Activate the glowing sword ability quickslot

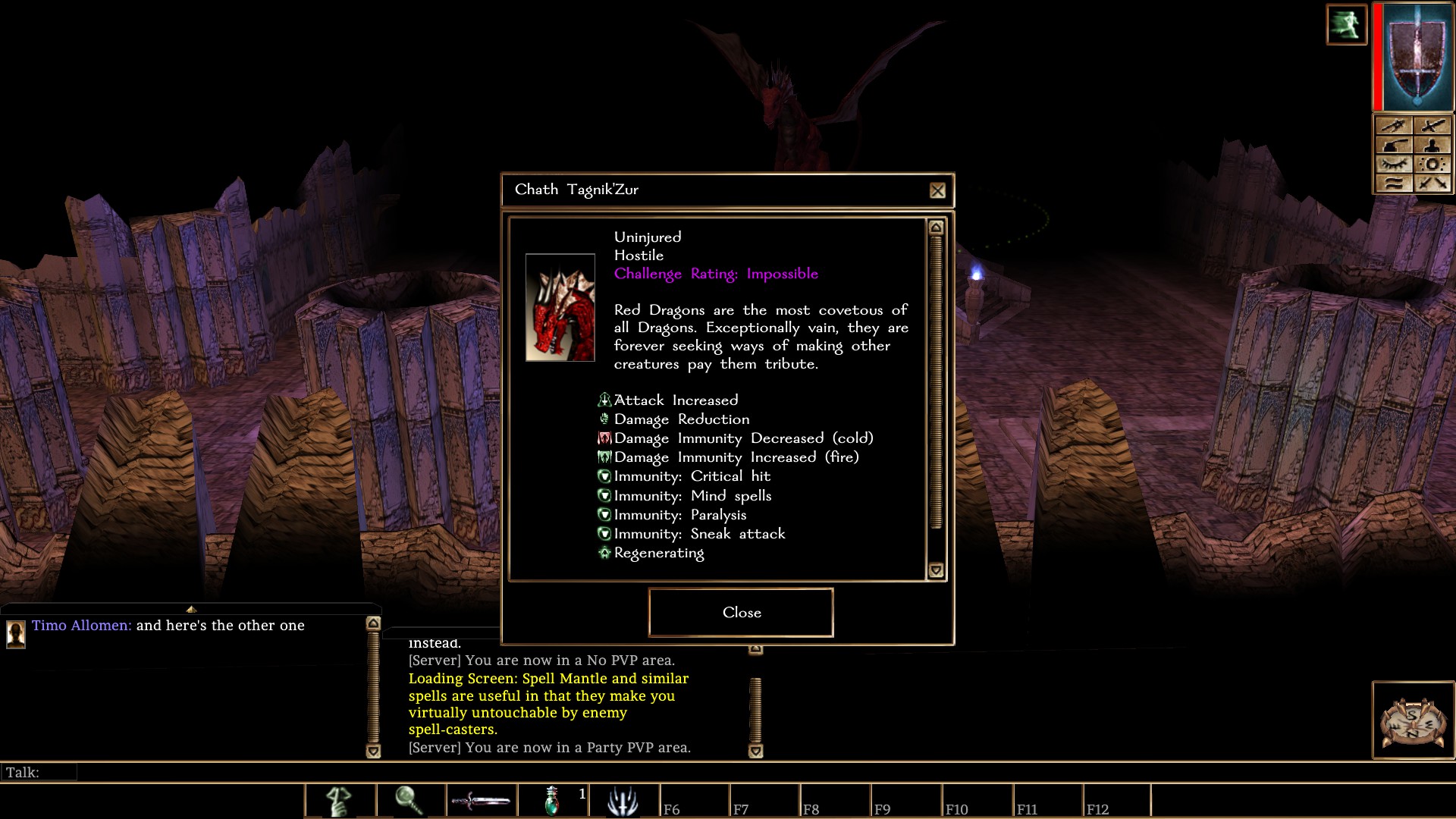[623, 801]
